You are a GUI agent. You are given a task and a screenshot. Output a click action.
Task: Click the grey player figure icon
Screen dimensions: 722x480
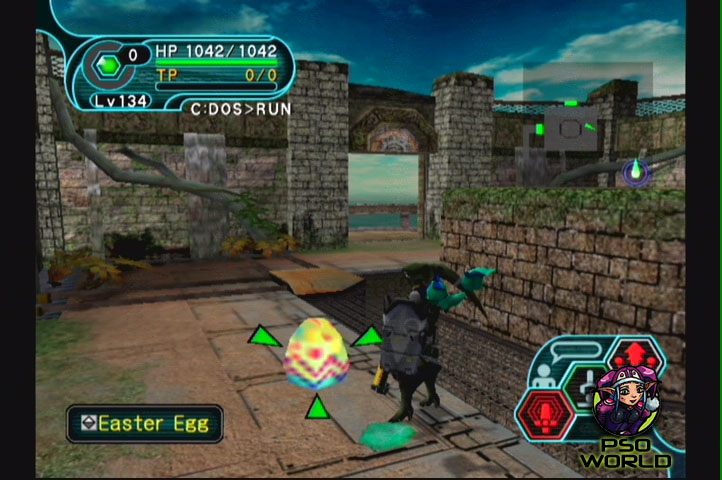pos(545,376)
